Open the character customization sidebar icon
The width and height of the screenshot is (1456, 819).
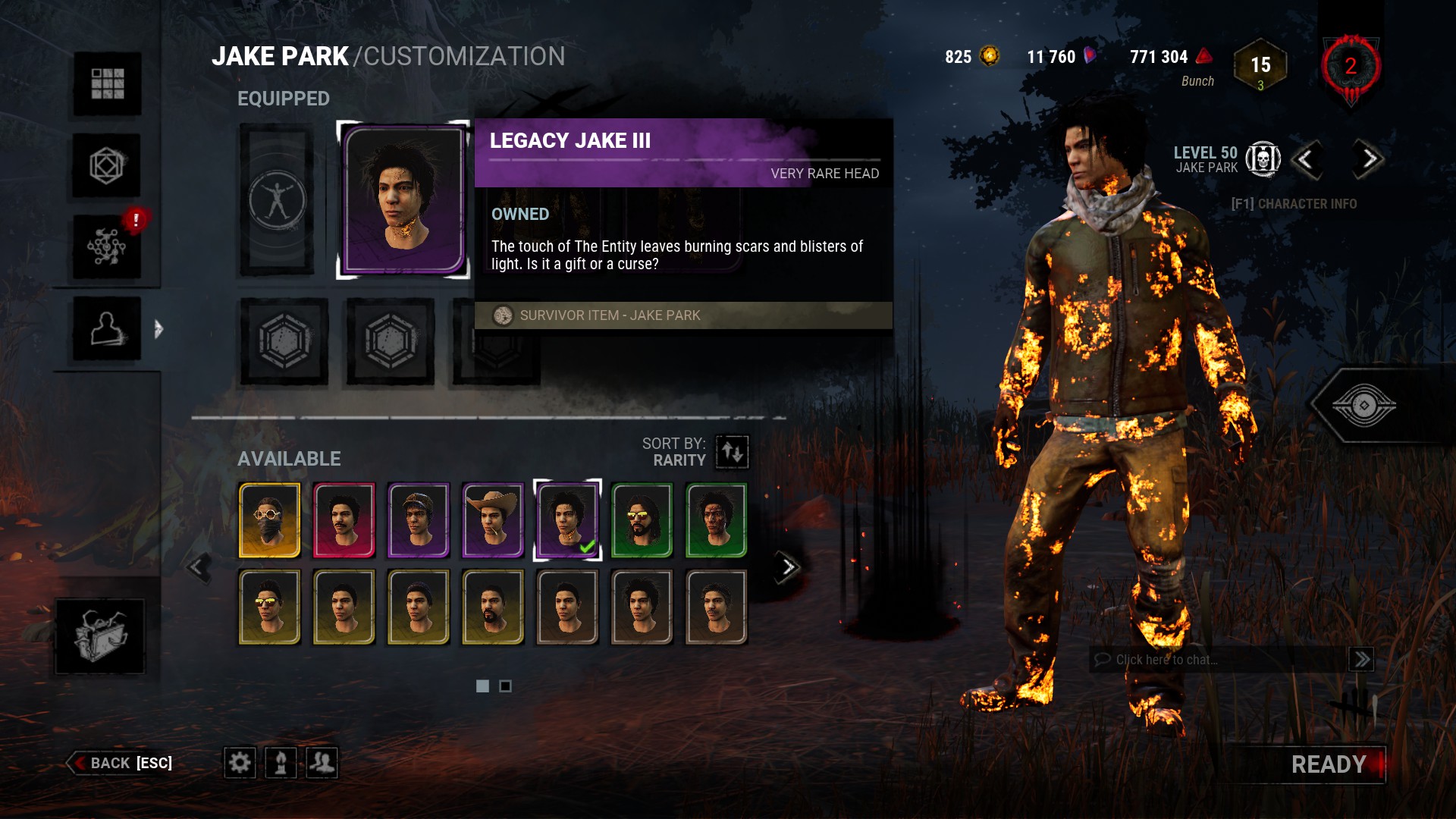pyautogui.click(x=106, y=330)
